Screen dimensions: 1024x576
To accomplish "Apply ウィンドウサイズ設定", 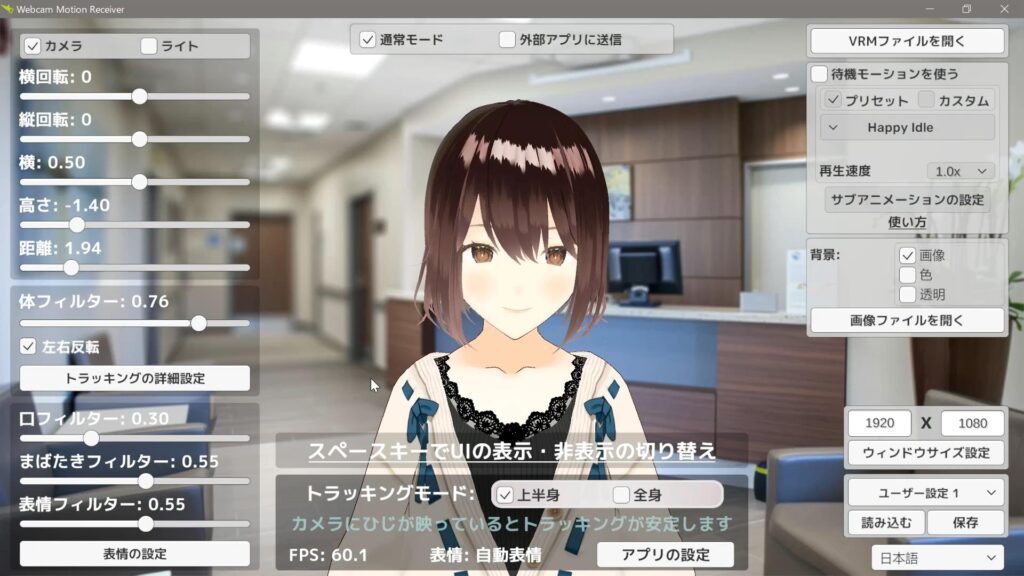I will point(925,452).
